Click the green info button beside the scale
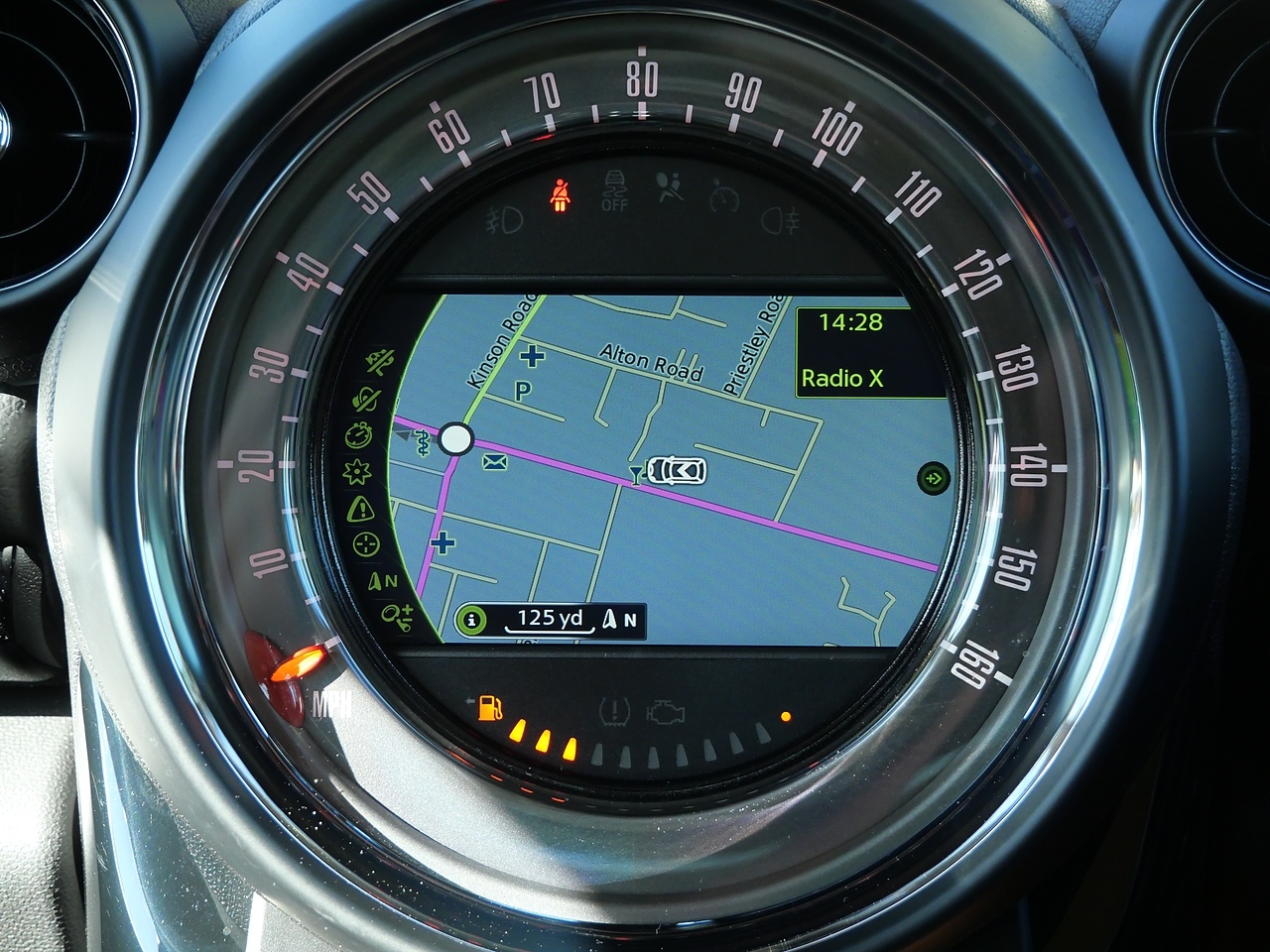This screenshot has width=1270, height=952. [x=471, y=620]
